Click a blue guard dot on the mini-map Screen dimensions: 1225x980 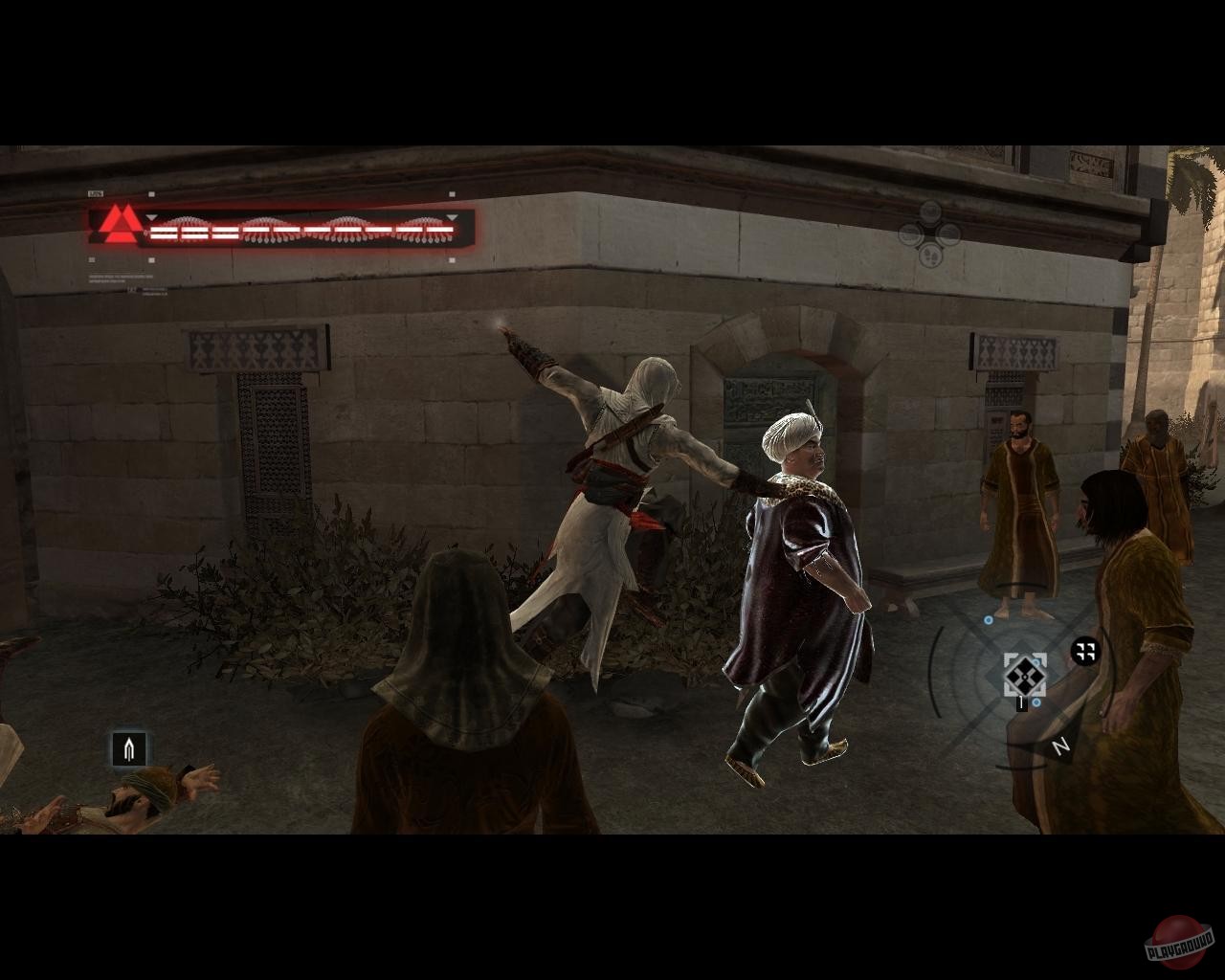coord(988,619)
